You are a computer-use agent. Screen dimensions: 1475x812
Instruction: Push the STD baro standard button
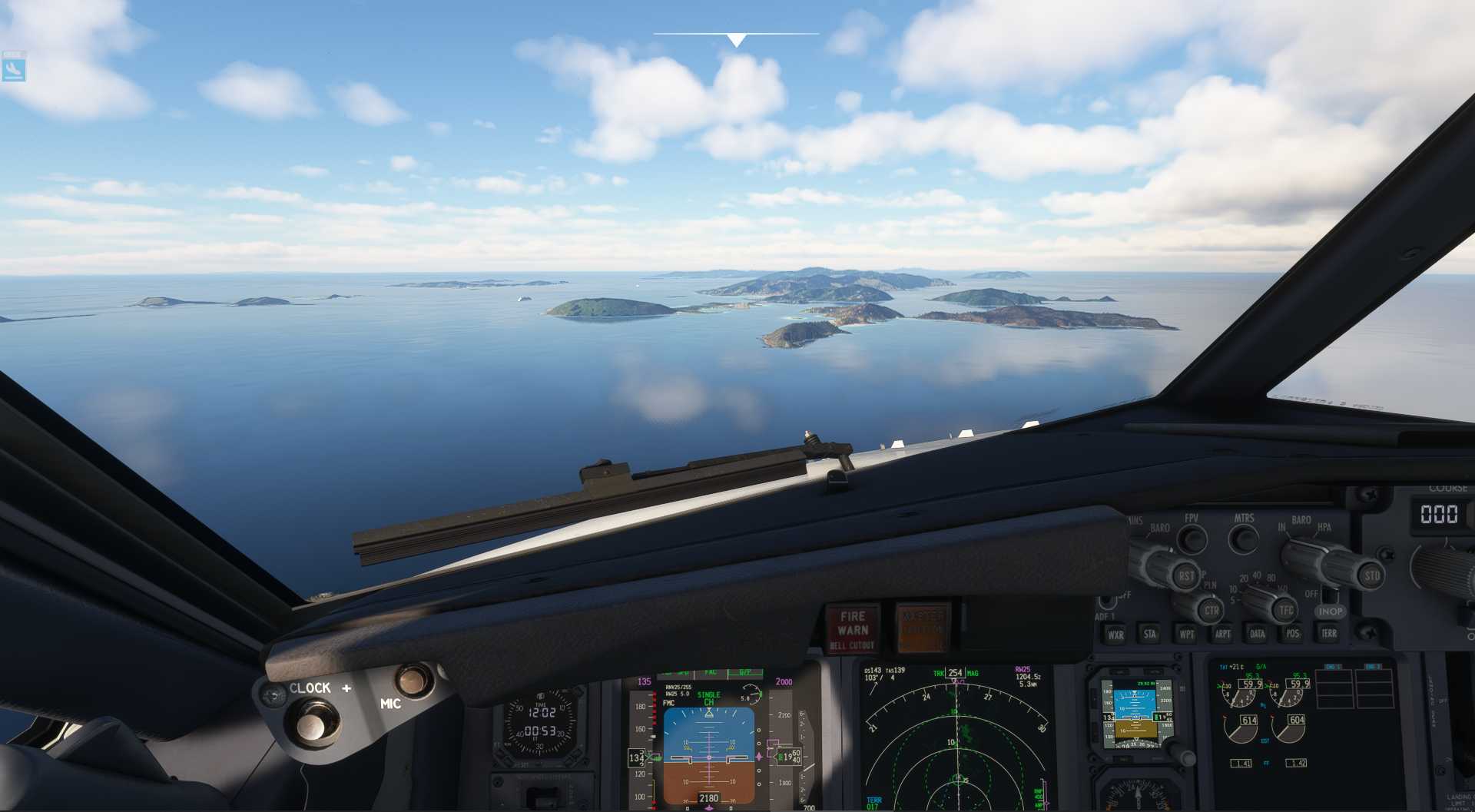click(x=1371, y=575)
